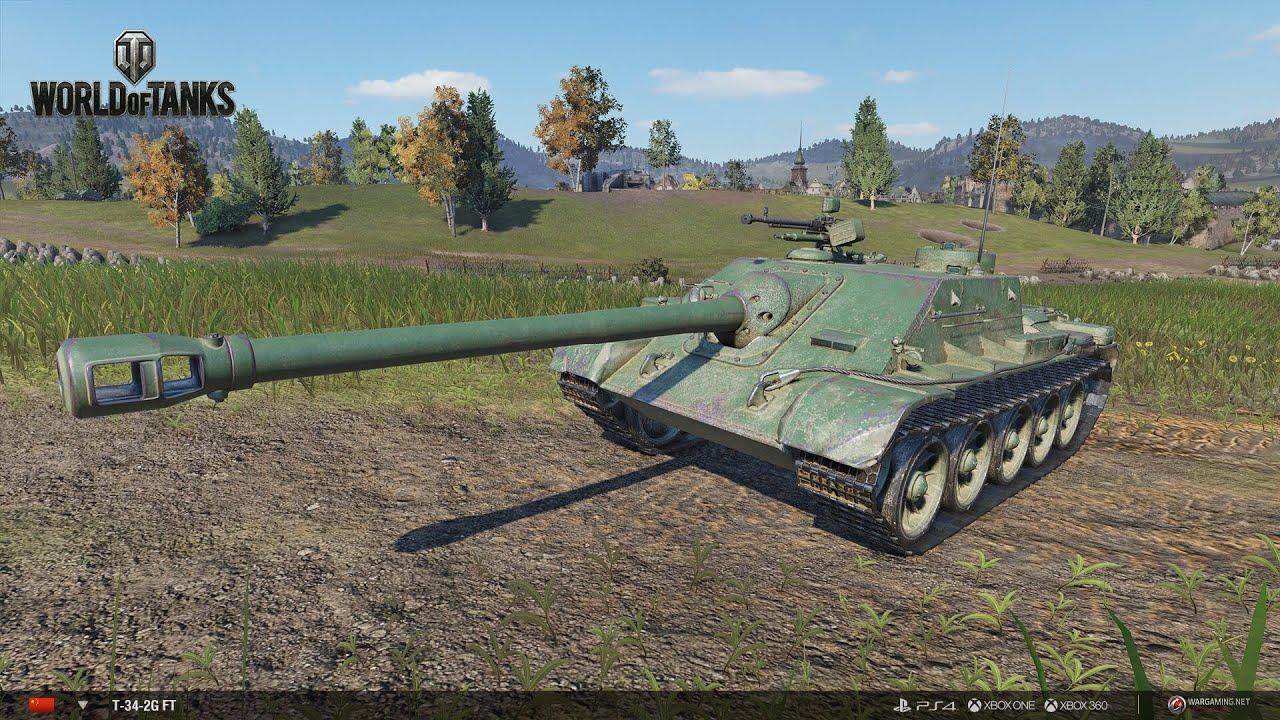Click the China flag nation icon
This screenshot has width=1280, height=720.
(41, 705)
